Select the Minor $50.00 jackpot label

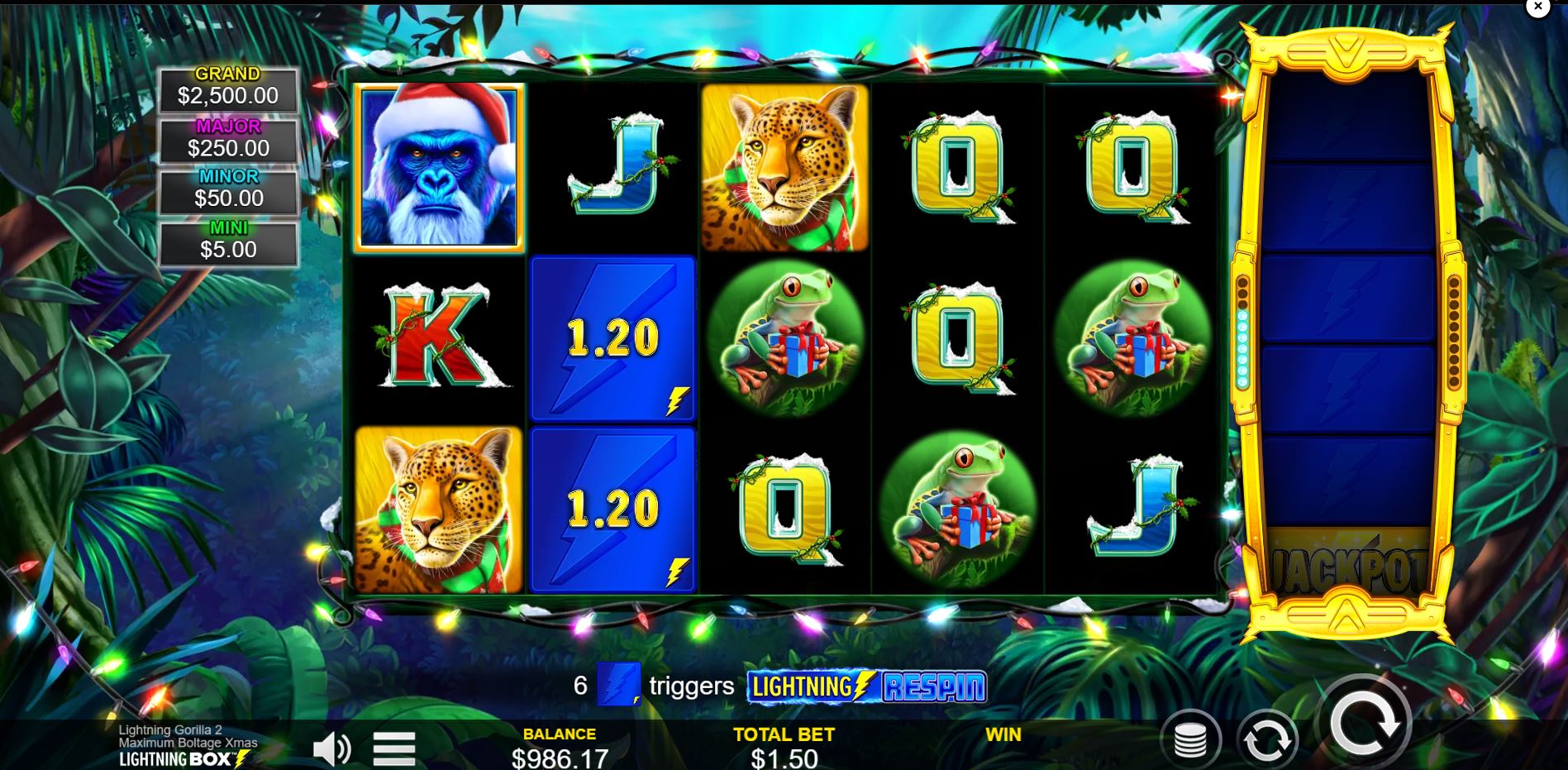click(x=226, y=187)
